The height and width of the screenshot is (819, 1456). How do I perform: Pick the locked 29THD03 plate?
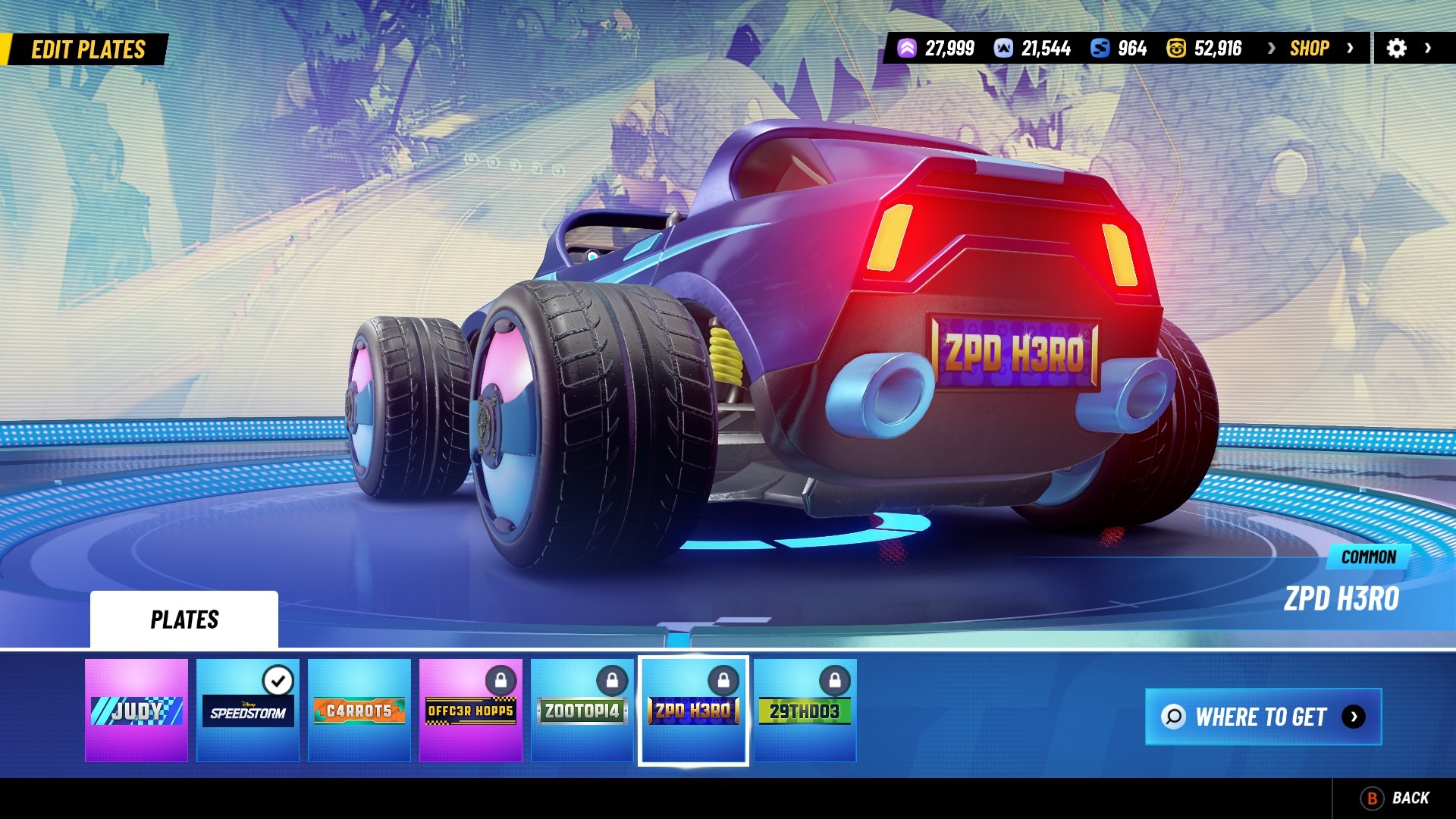(x=805, y=710)
